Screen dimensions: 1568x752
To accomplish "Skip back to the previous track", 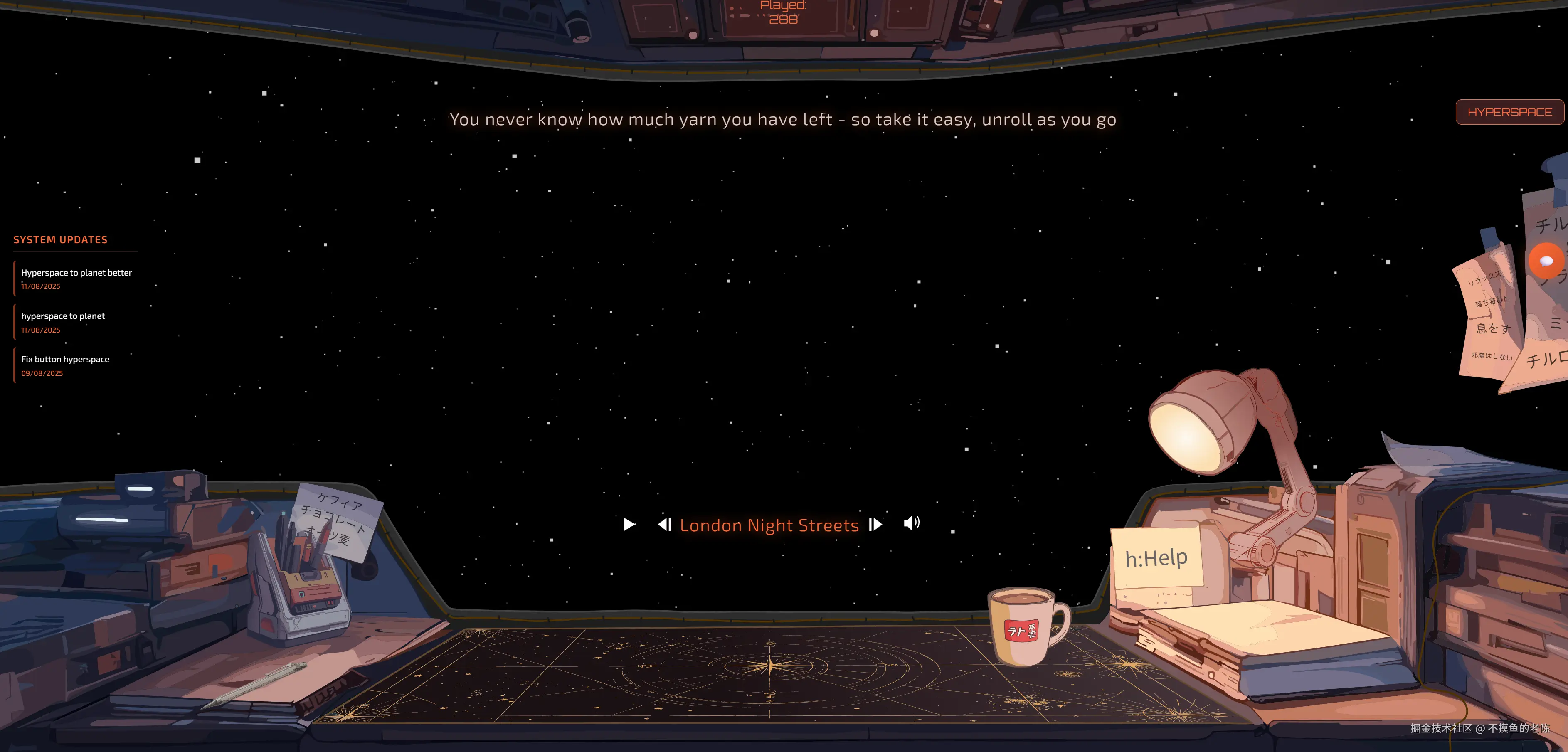I will tap(665, 524).
